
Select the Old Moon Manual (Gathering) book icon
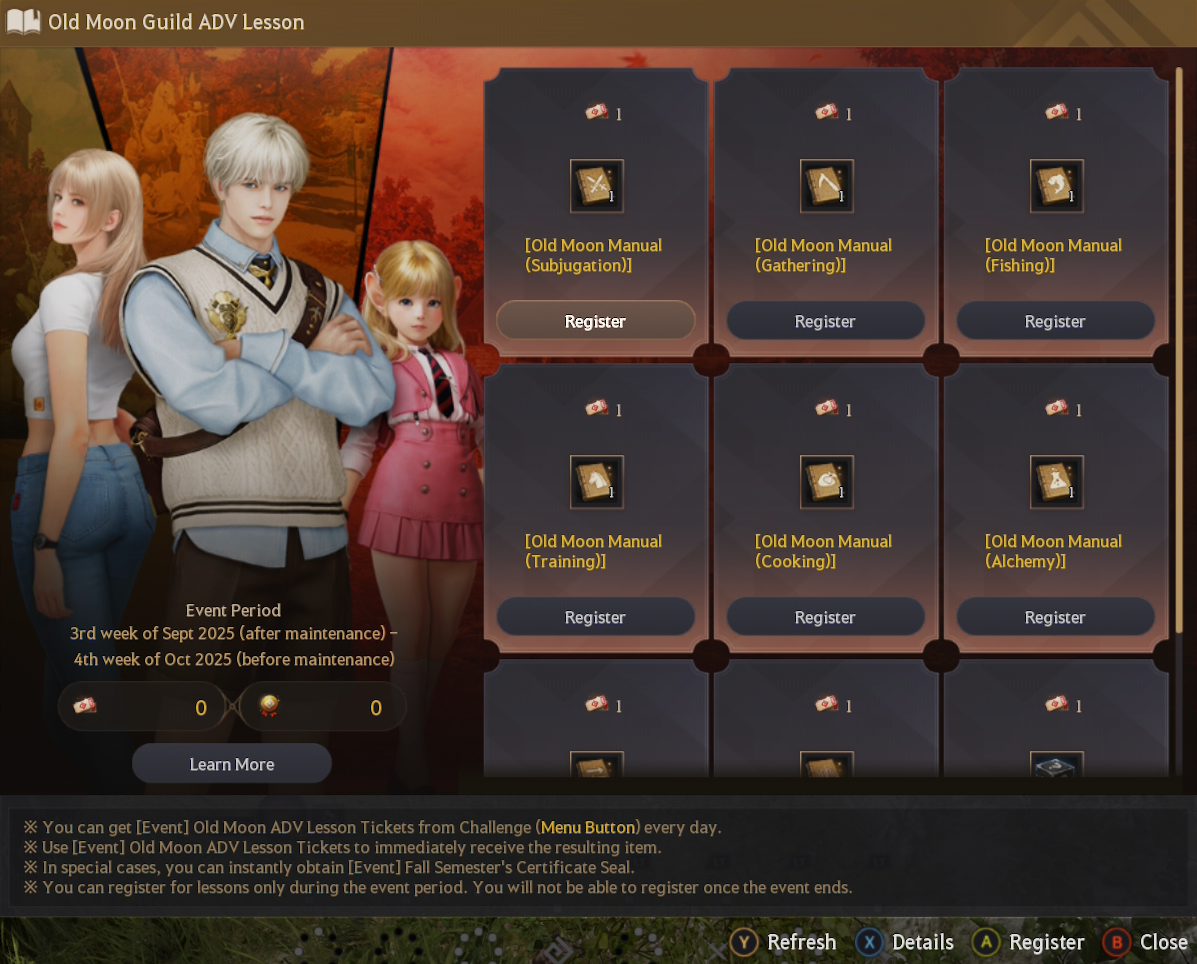pos(826,186)
